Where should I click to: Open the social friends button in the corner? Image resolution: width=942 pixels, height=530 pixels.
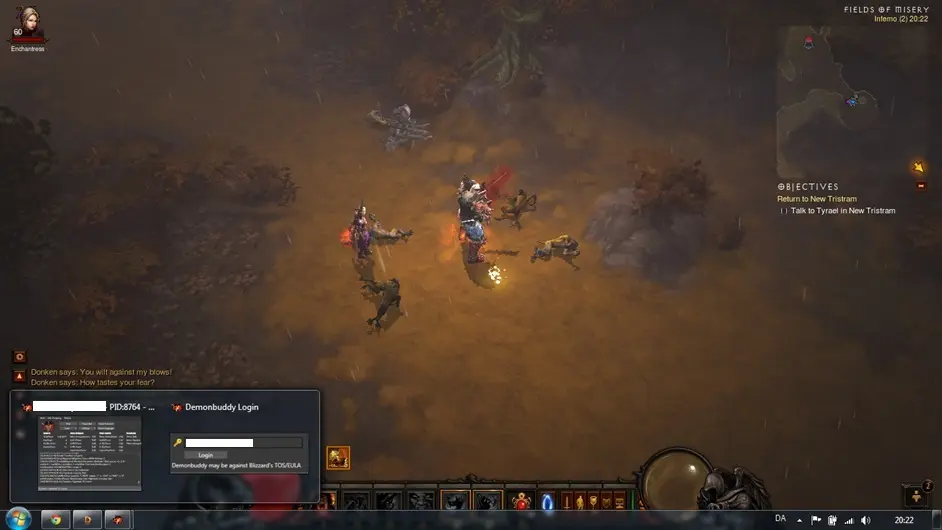917,495
